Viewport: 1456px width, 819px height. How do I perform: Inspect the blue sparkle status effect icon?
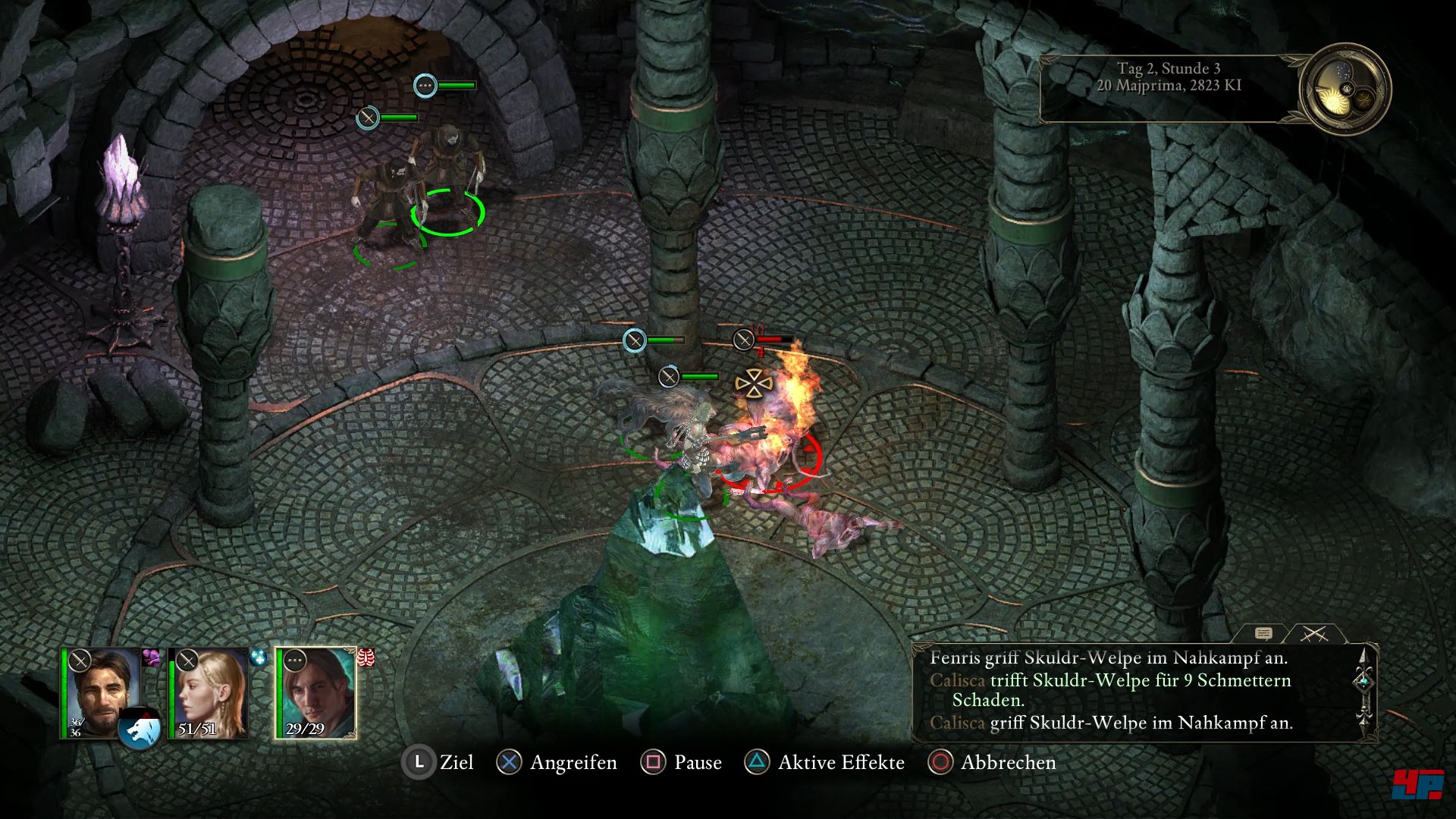259,657
